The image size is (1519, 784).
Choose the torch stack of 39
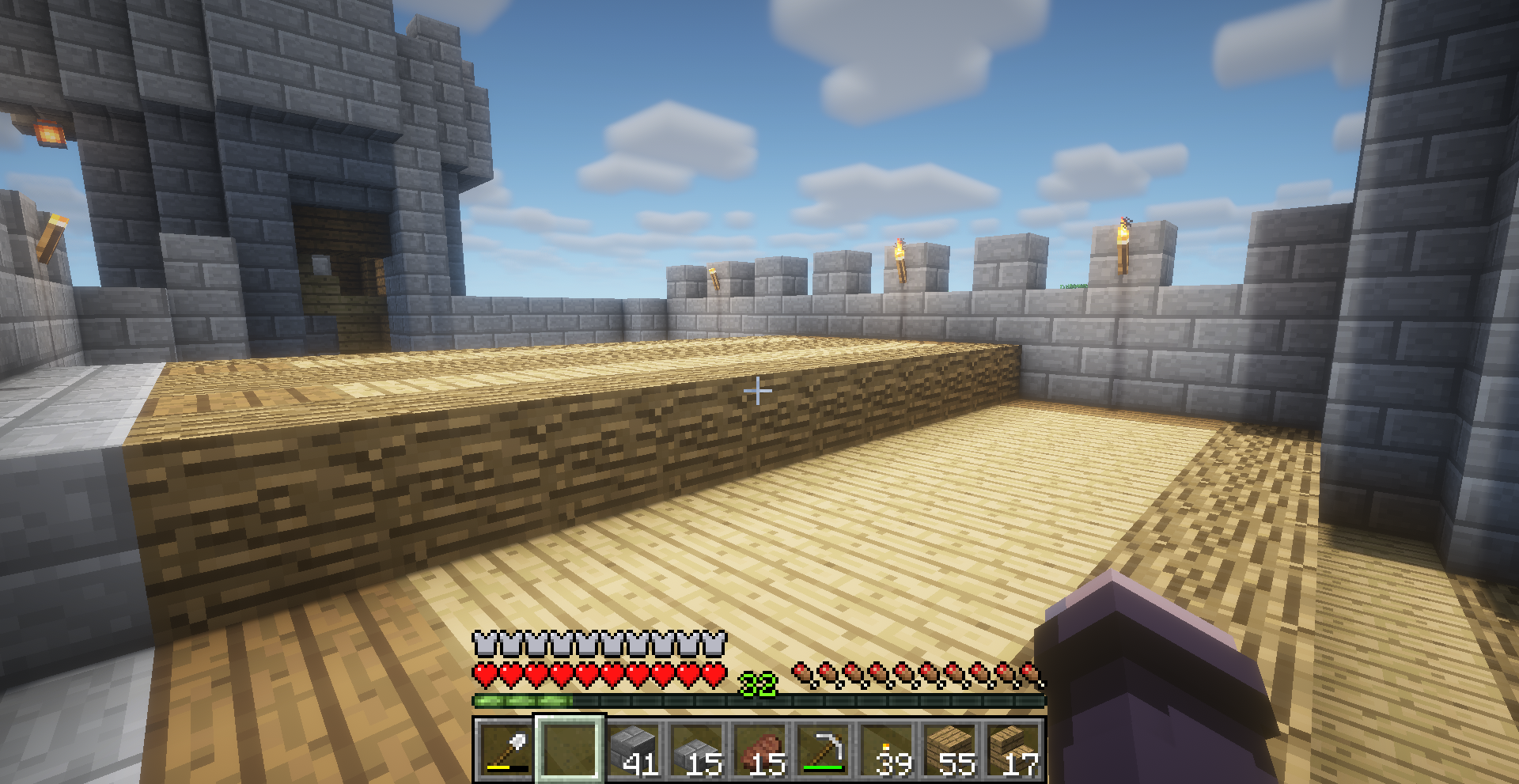tap(887, 748)
